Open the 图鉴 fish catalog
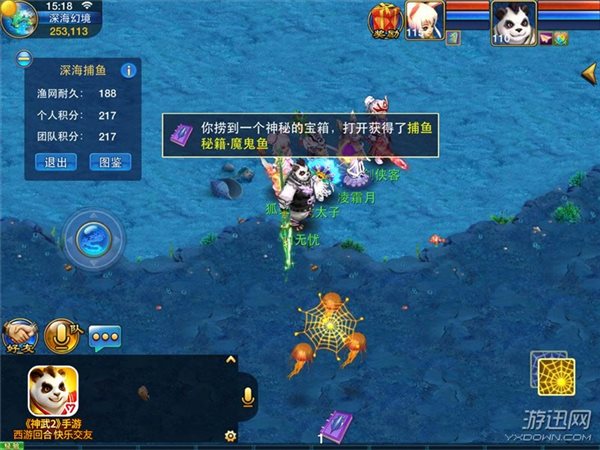The height and width of the screenshot is (450, 600). pyautogui.click(x=111, y=162)
